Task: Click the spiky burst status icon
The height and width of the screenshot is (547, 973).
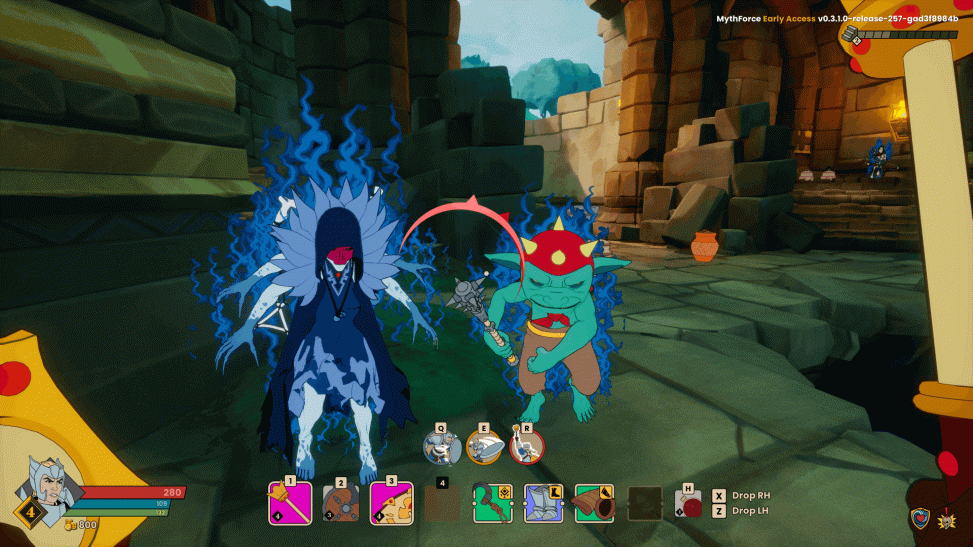Action: pyautogui.click(x=948, y=518)
